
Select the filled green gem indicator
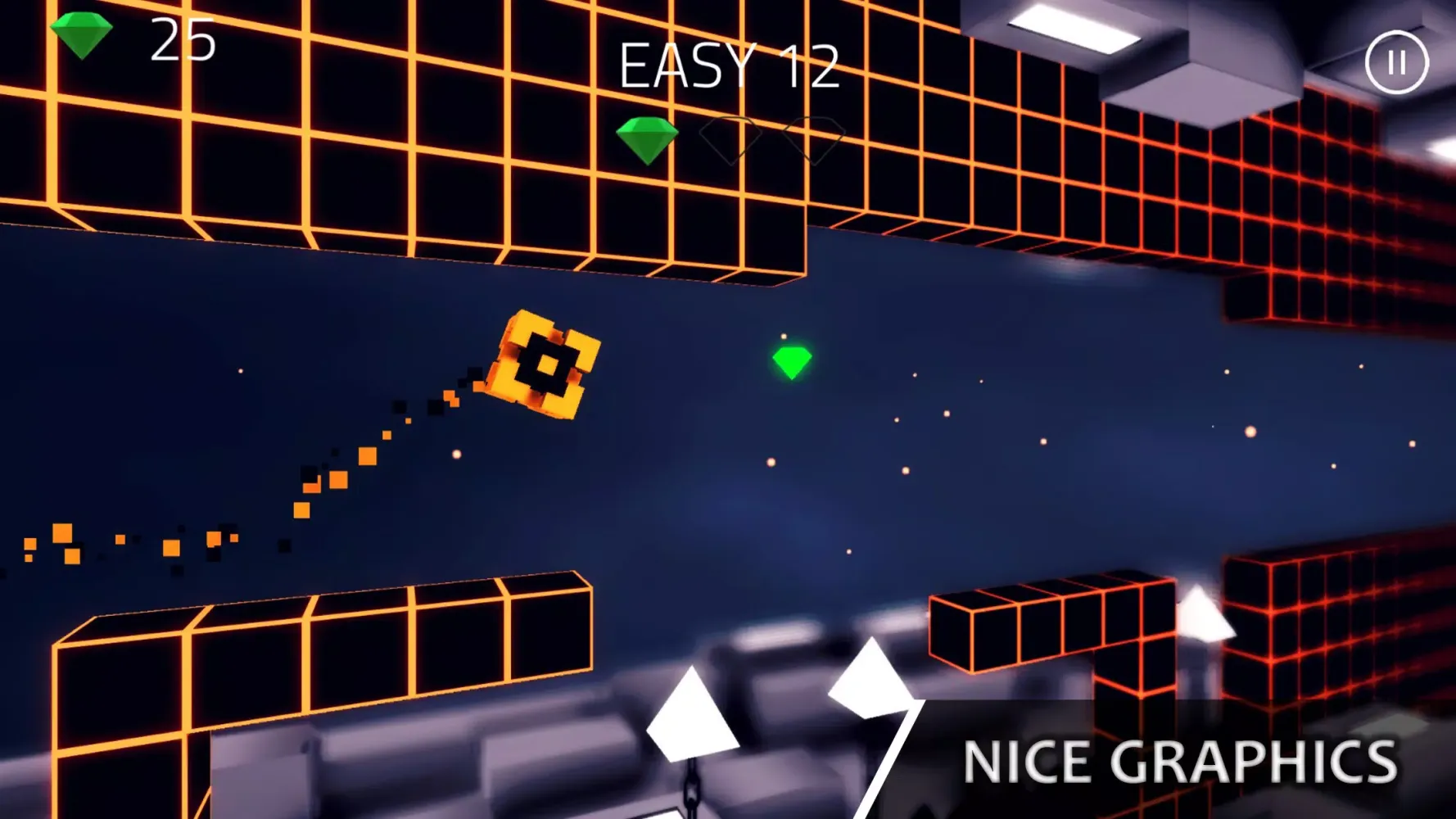(647, 137)
